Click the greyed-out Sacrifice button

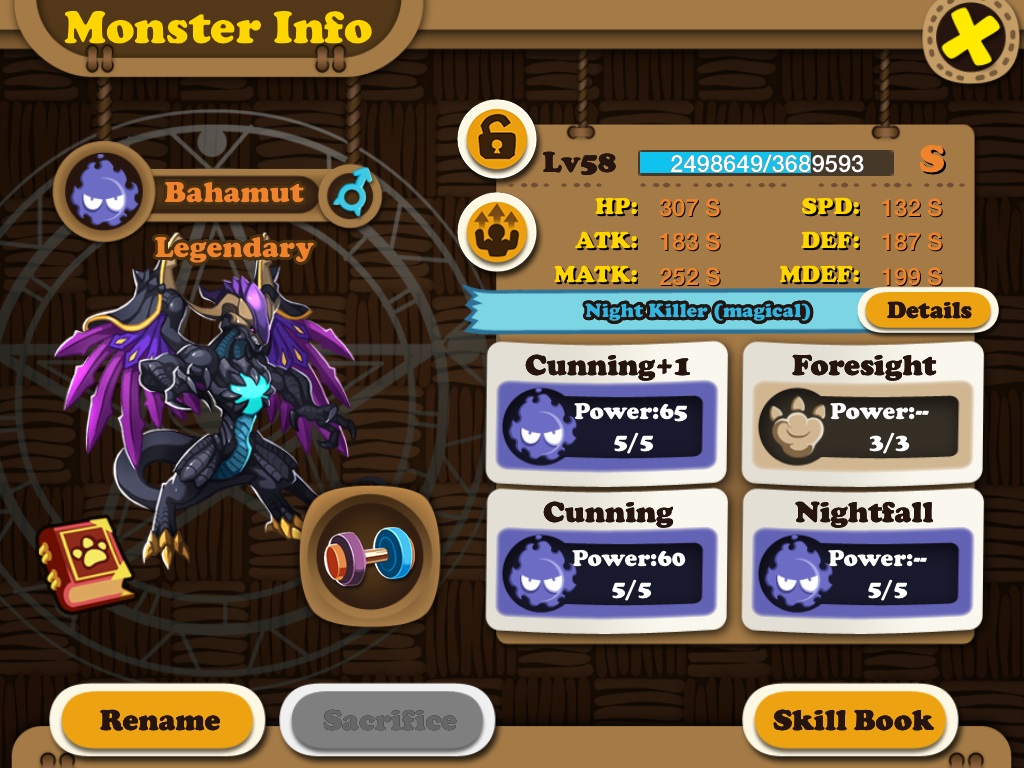point(388,720)
